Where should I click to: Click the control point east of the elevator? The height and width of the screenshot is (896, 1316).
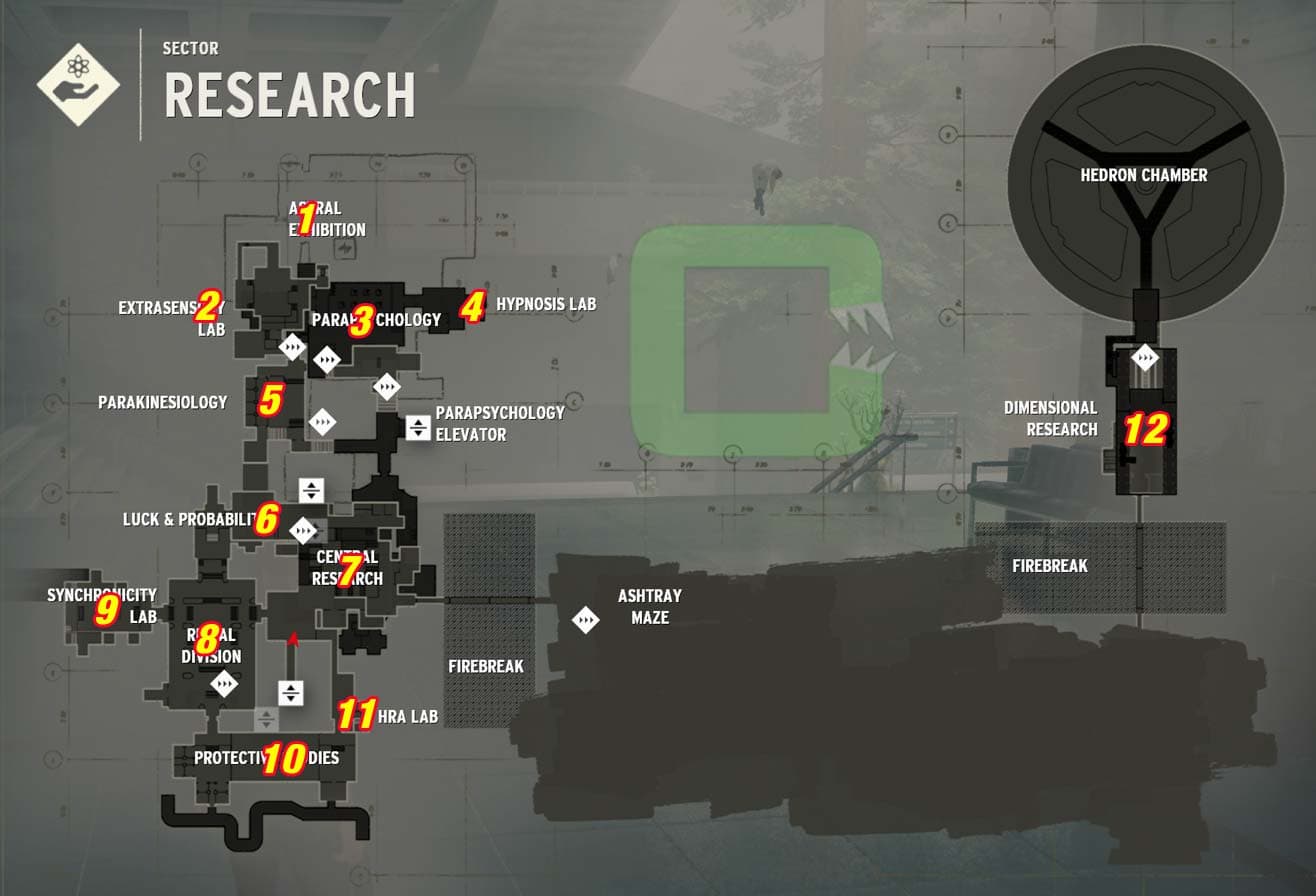click(x=386, y=385)
